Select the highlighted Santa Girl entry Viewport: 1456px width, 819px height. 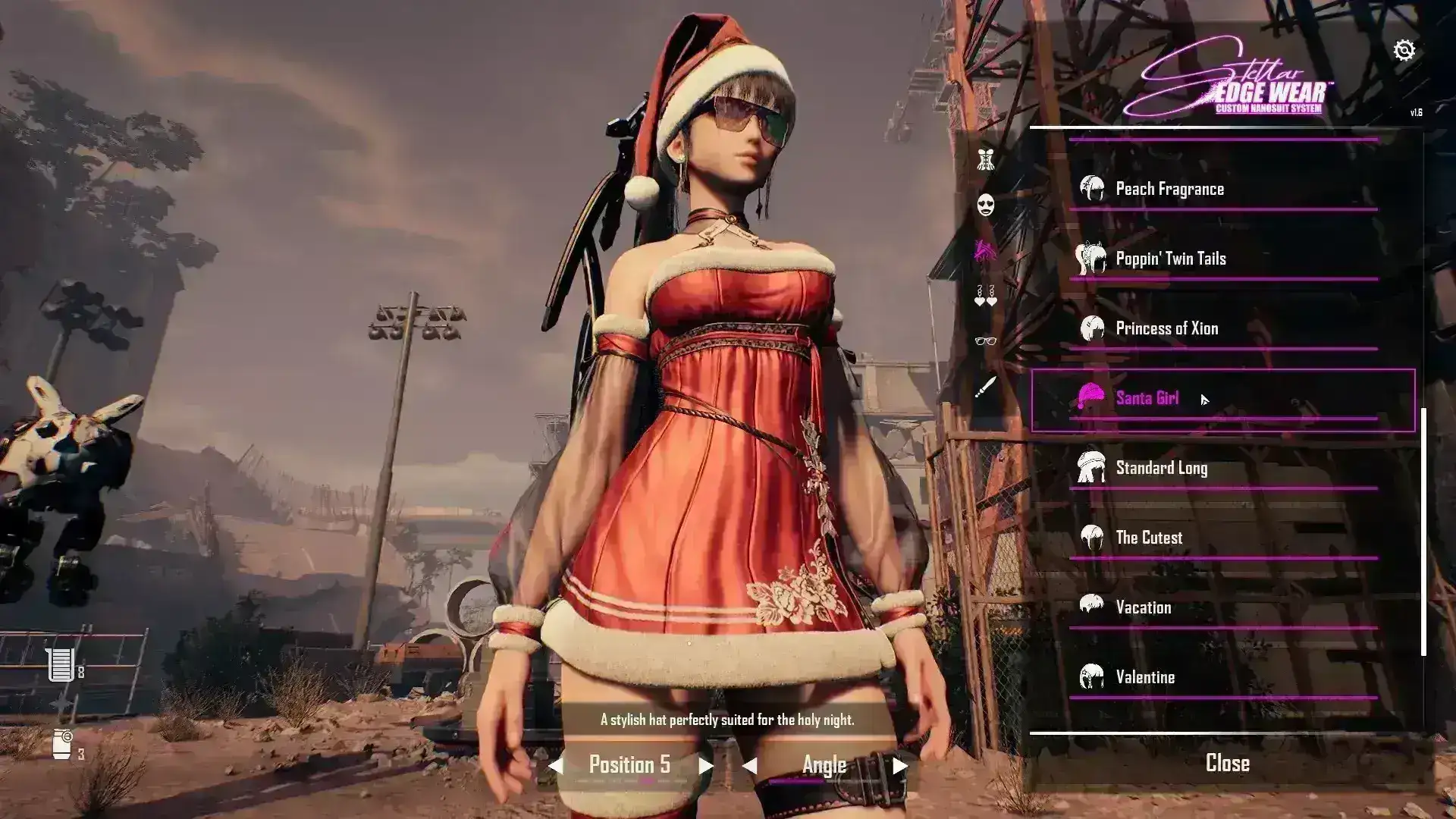tap(1147, 398)
